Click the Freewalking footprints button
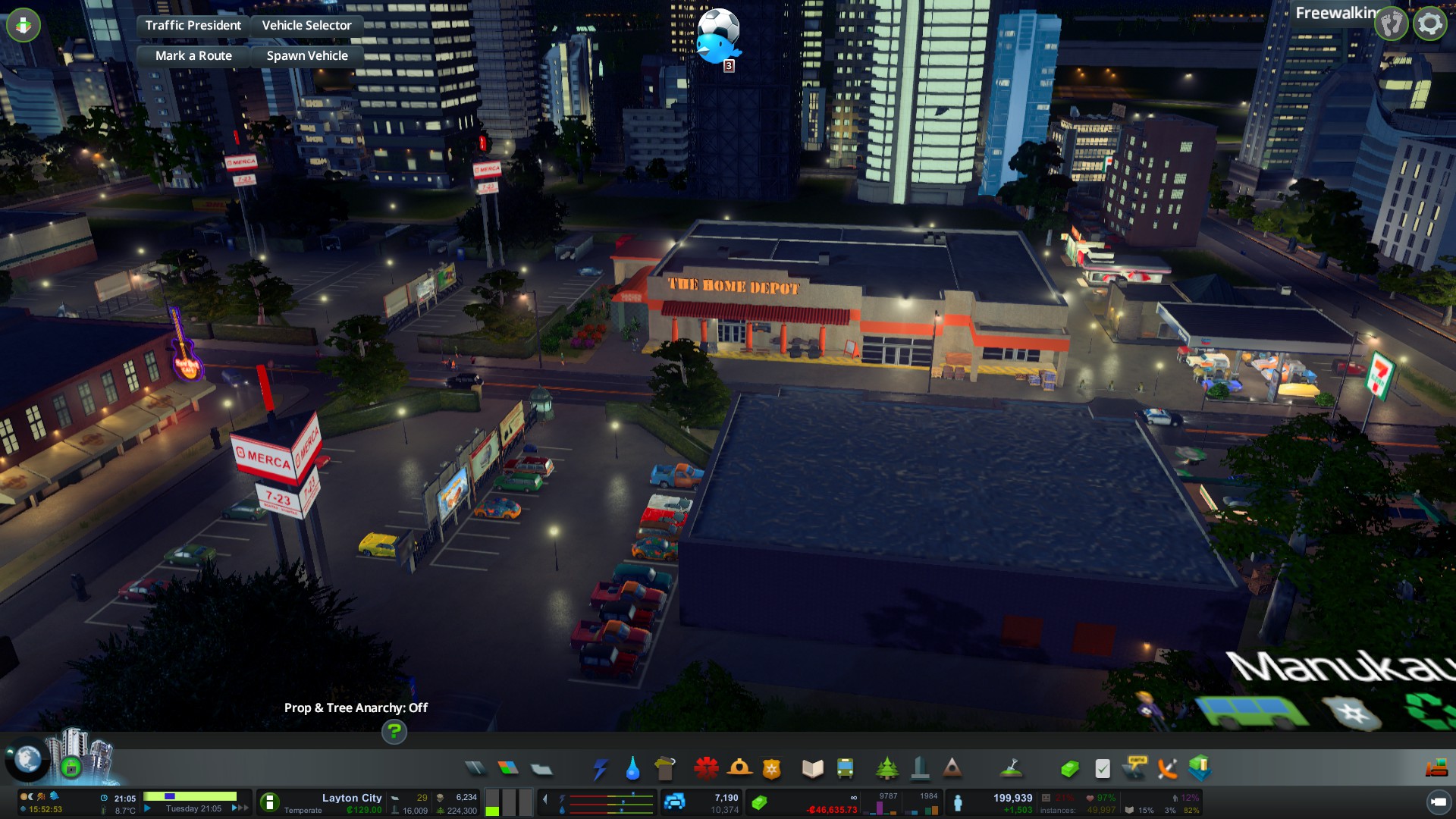Screen dimensions: 1456x819 pyautogui.click(x=1392, y=24)
